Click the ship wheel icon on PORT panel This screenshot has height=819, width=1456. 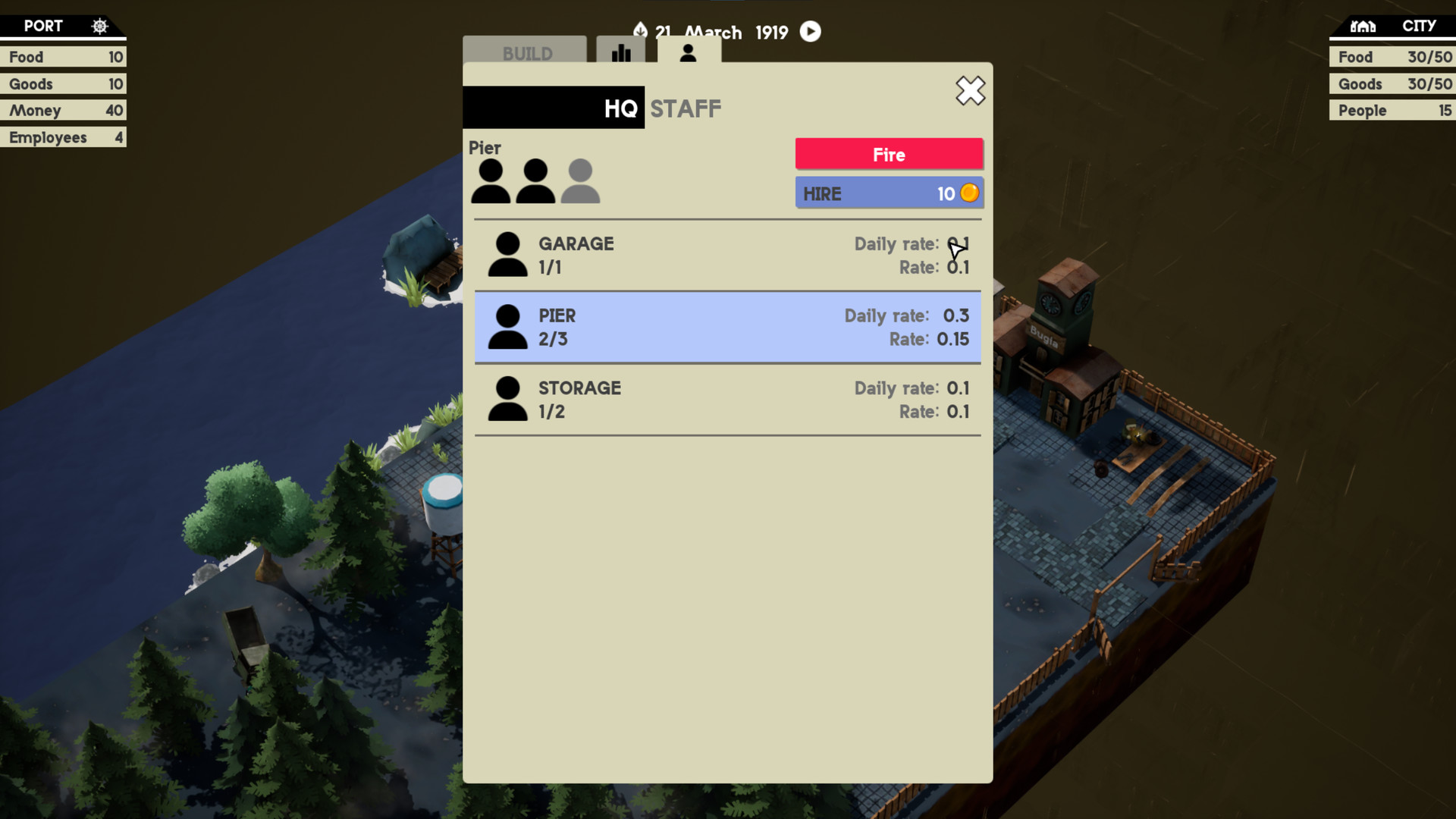[x=100, y=25]
